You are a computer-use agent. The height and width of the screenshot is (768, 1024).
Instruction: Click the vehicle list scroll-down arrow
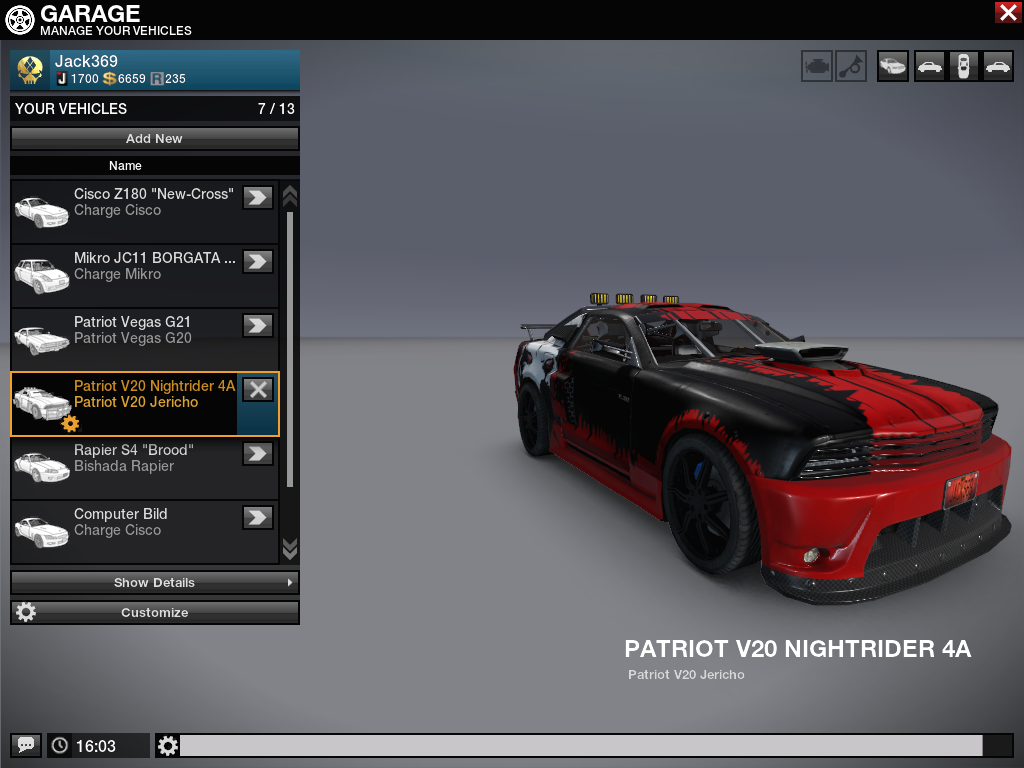tap(290, 548)
